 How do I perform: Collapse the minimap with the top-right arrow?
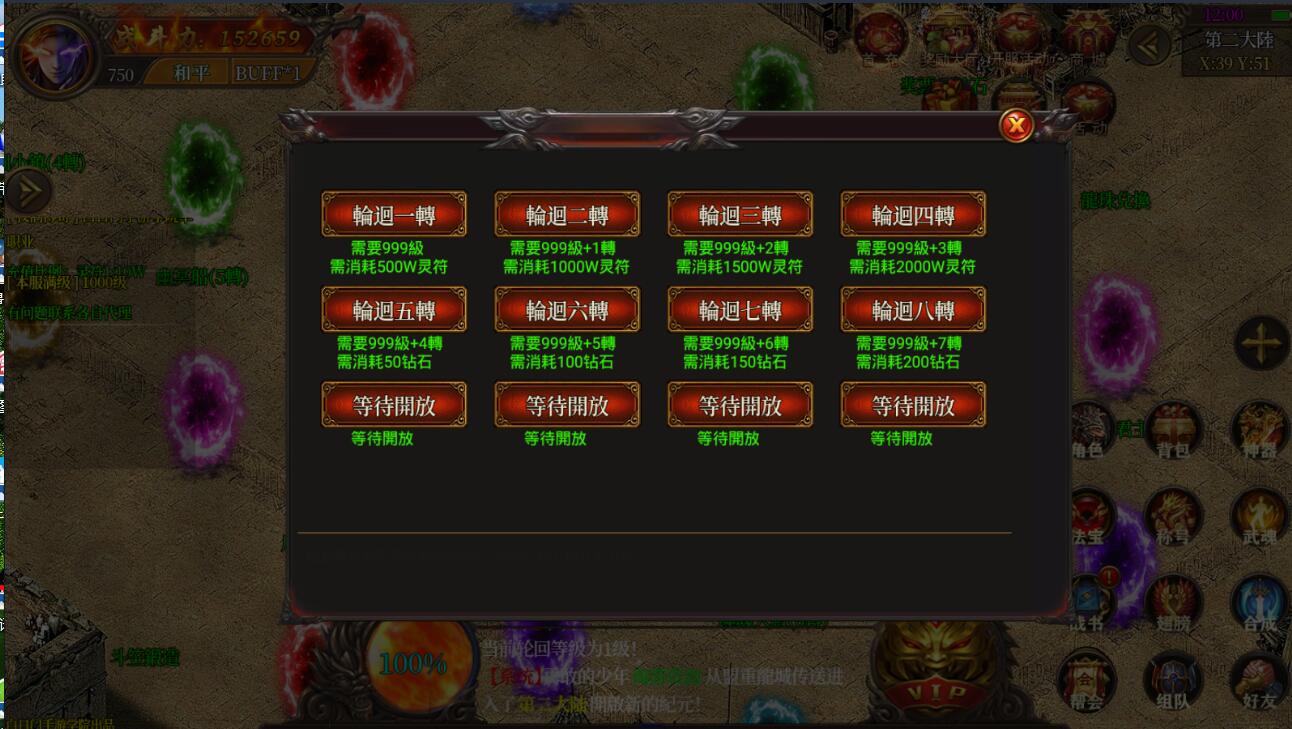tap(1148, 44)
